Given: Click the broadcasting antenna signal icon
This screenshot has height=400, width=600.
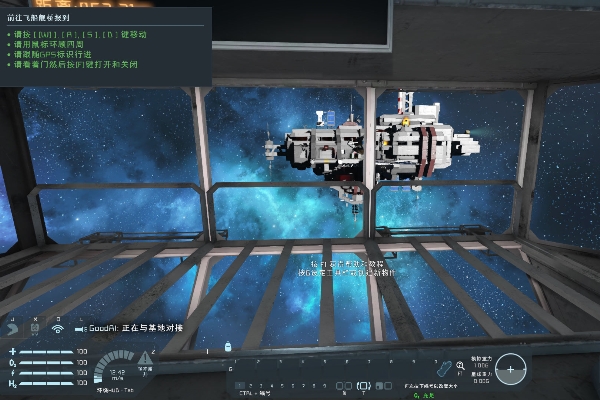Looking at the screenshot, I should (x=57, y=328).
